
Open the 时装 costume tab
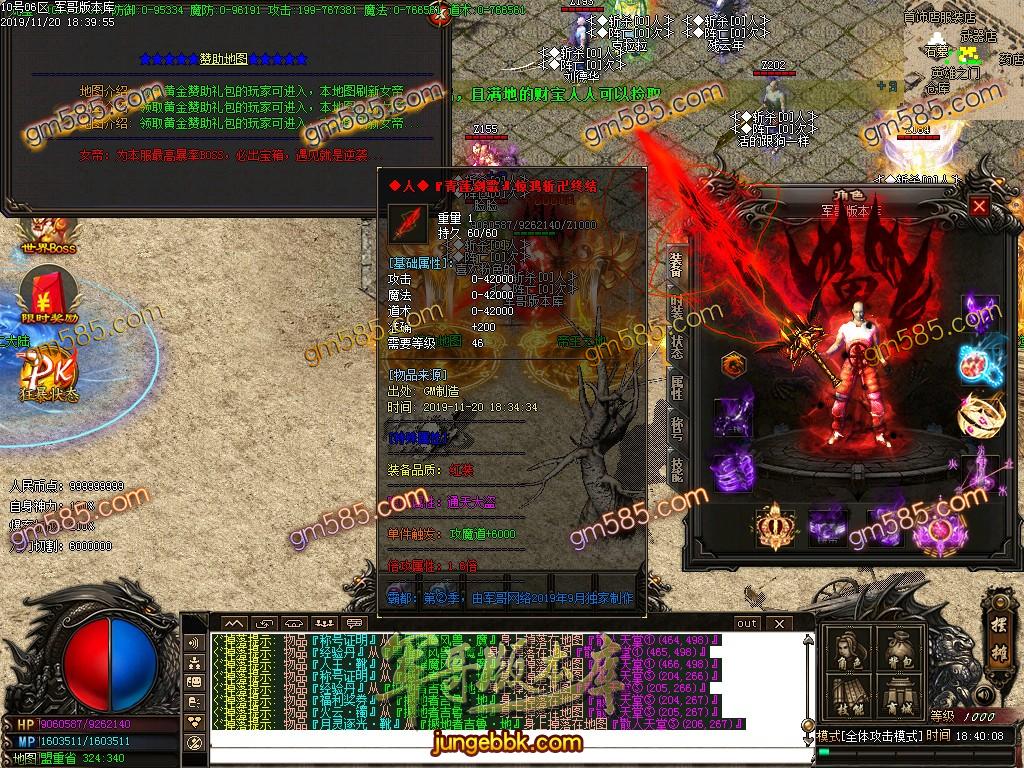676,307
